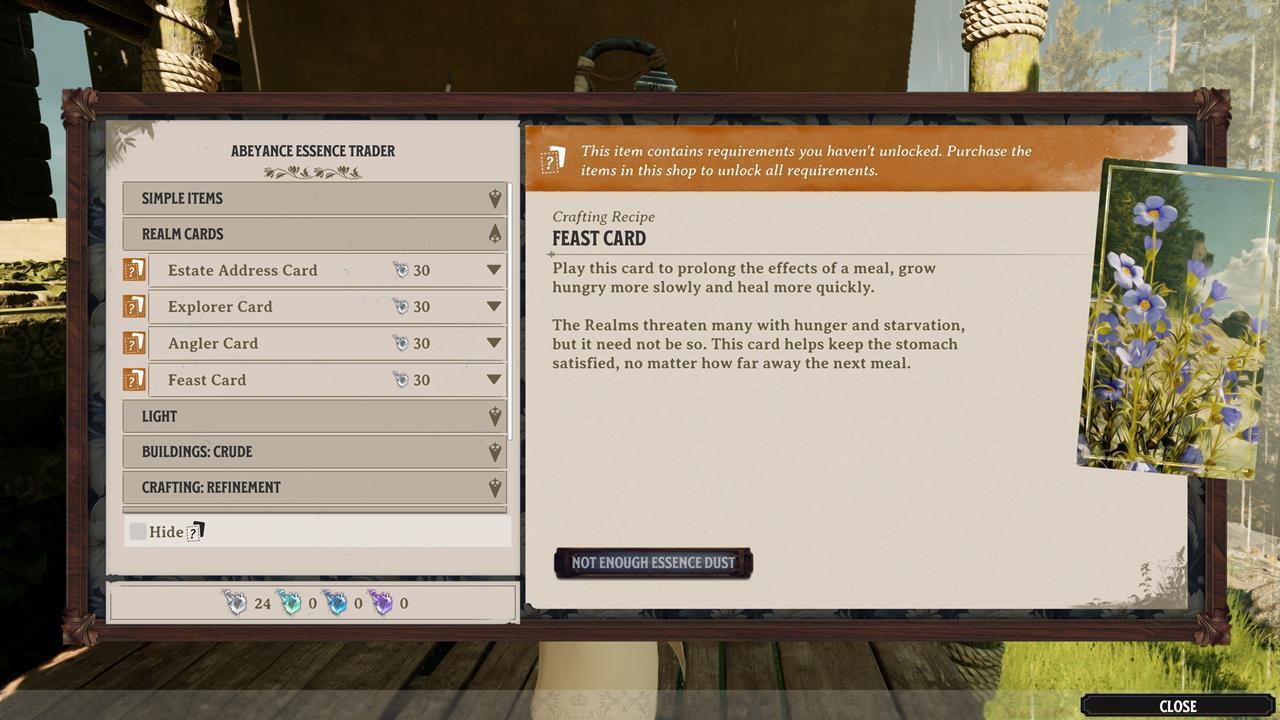Click the Not Enough Essence Dust button
The width and height of the screenshot is (1280, 720).
pos(653,563)
